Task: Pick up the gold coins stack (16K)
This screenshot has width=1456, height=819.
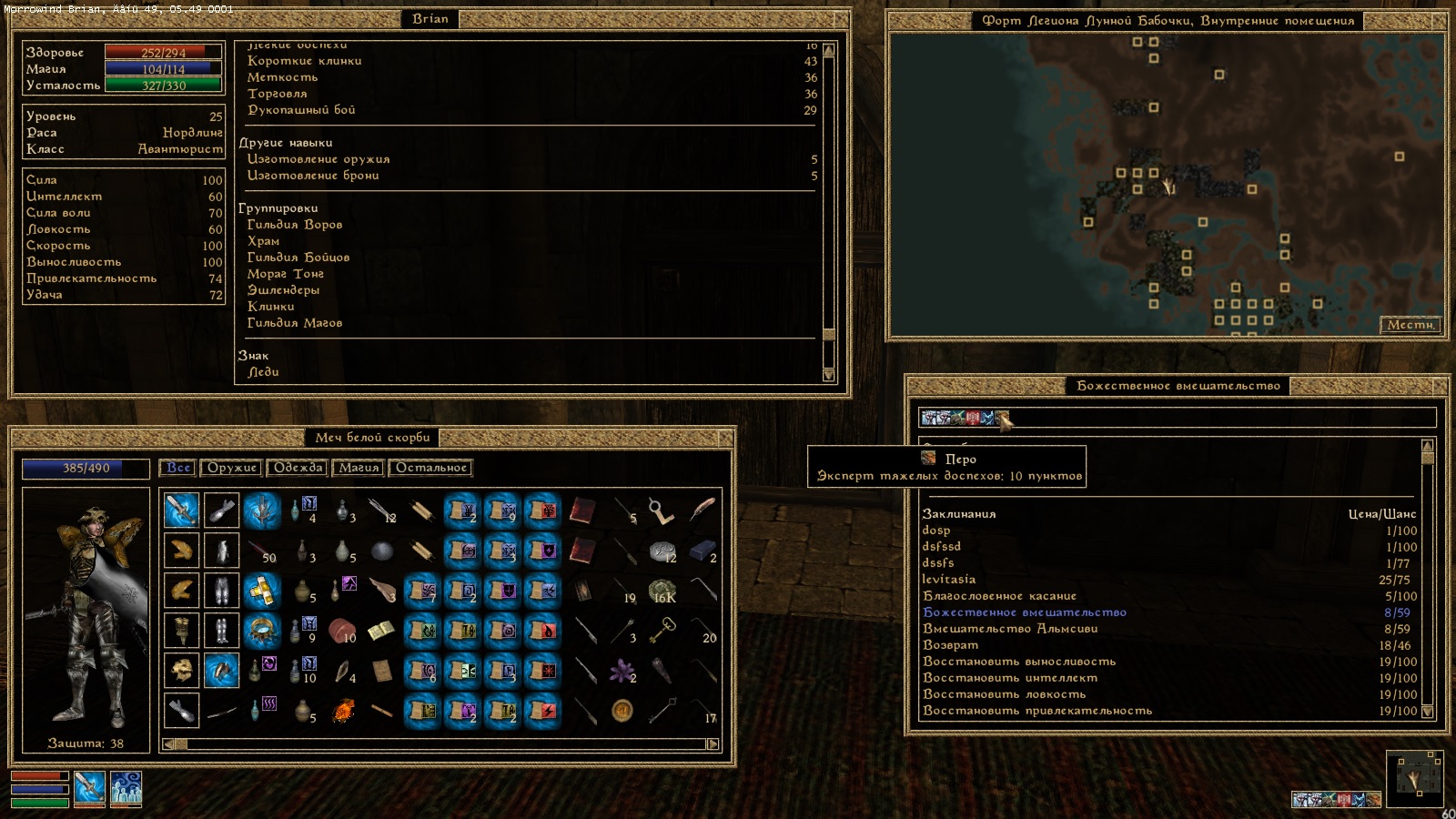Action: point(662,591)
